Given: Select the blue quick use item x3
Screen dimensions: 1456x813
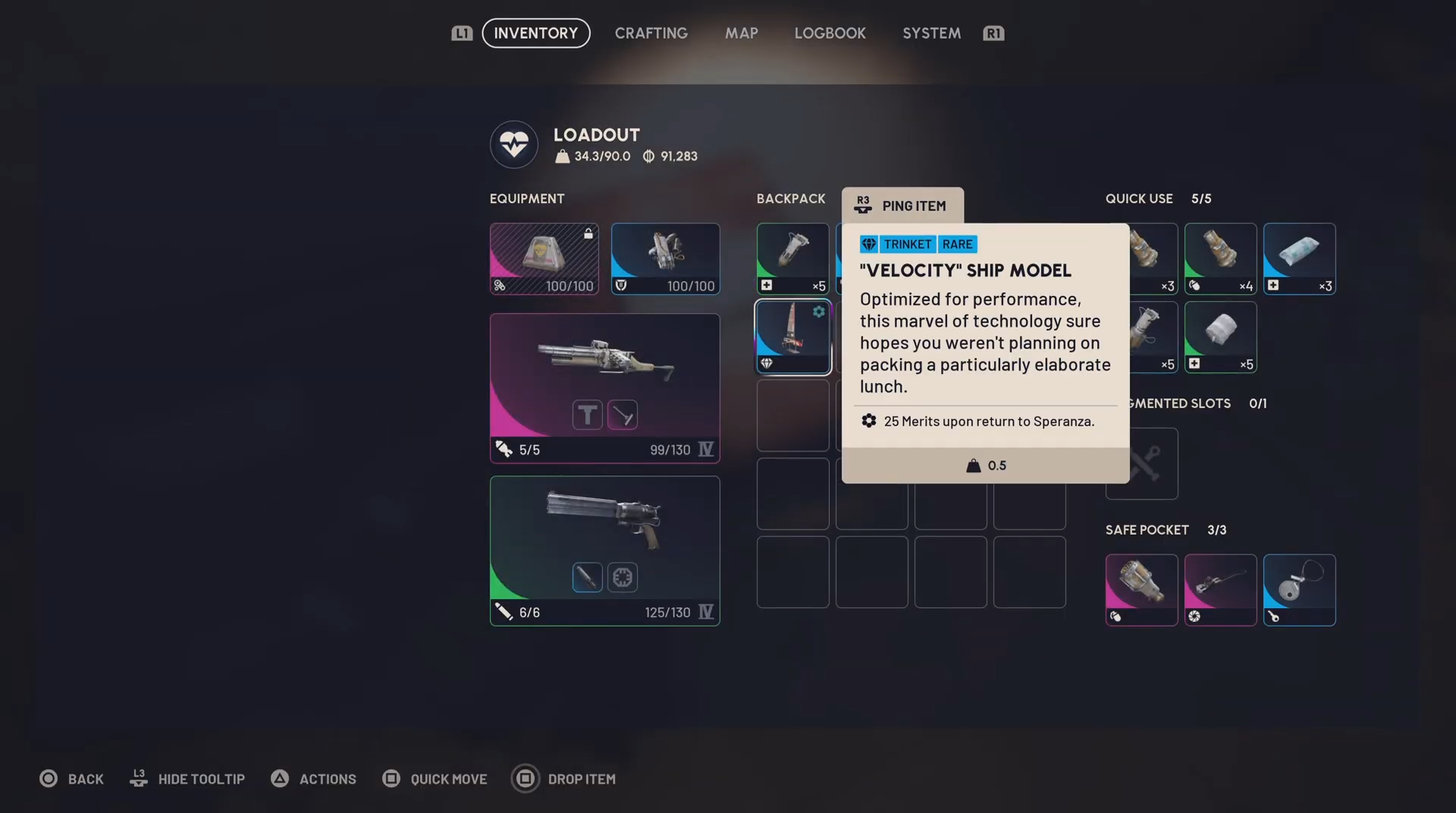Looking at the screenshot, I should pos(1299,259).
